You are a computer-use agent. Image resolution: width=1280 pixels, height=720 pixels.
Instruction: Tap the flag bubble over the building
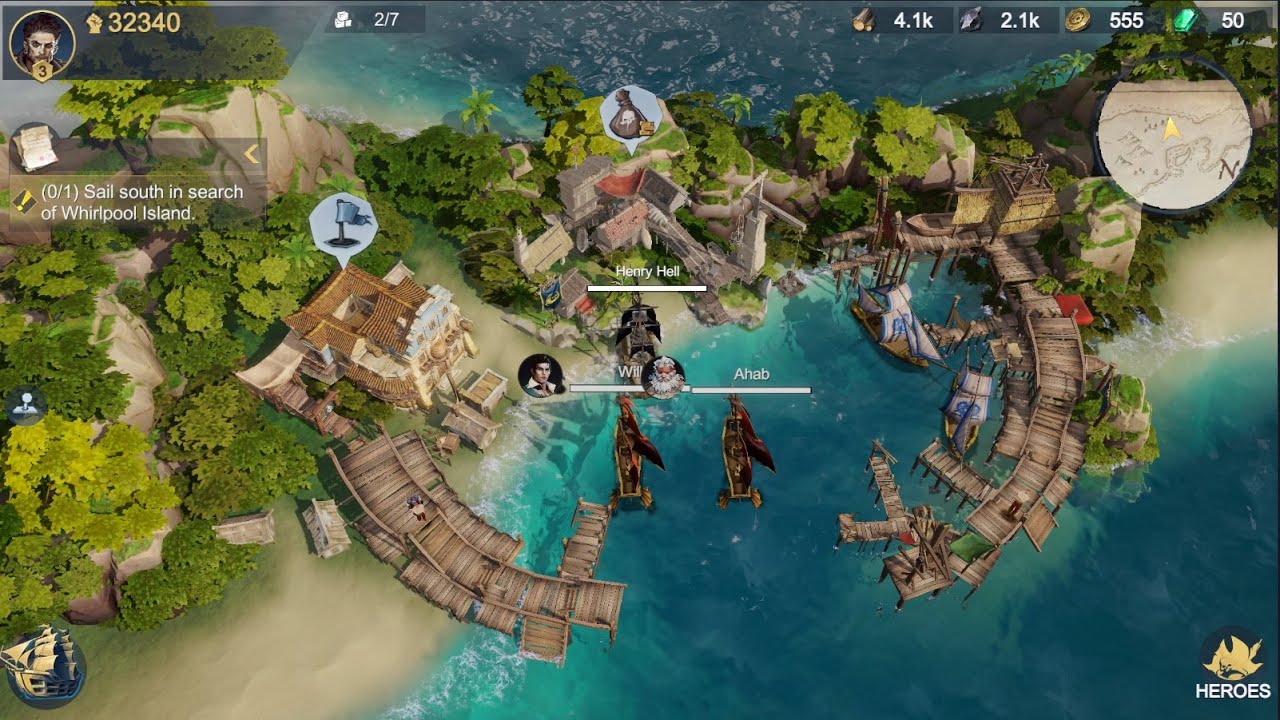[x=343, y=224]
